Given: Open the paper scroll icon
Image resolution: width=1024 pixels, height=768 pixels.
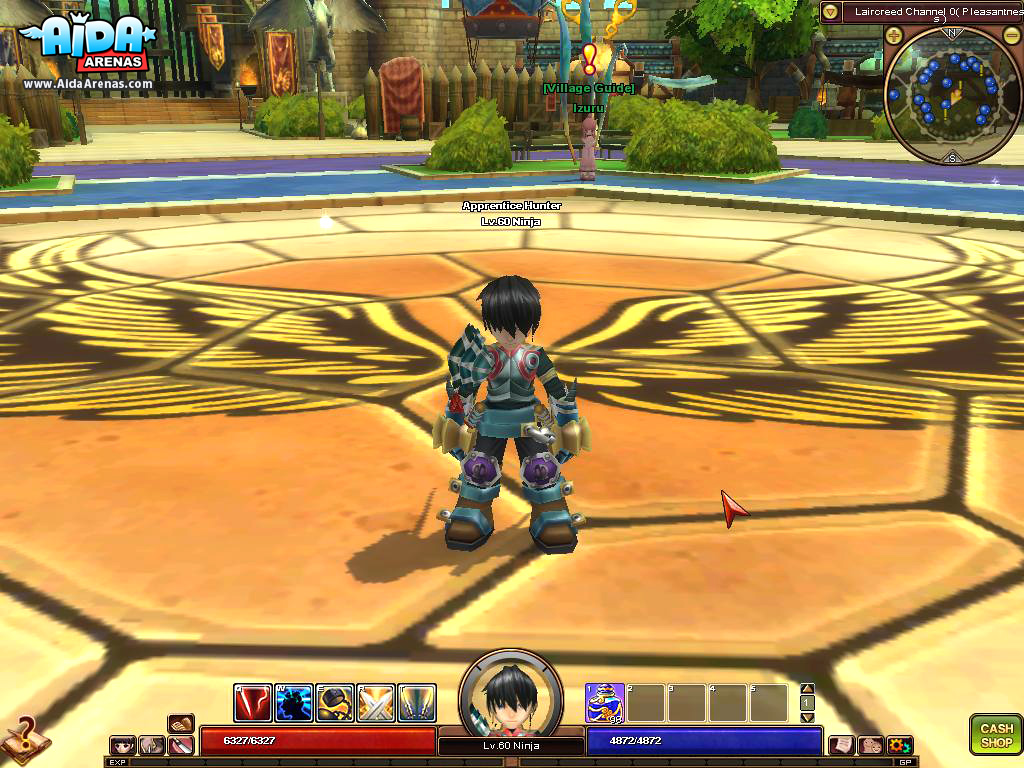Looking at the screenshot, I should [x=842, y=745].
